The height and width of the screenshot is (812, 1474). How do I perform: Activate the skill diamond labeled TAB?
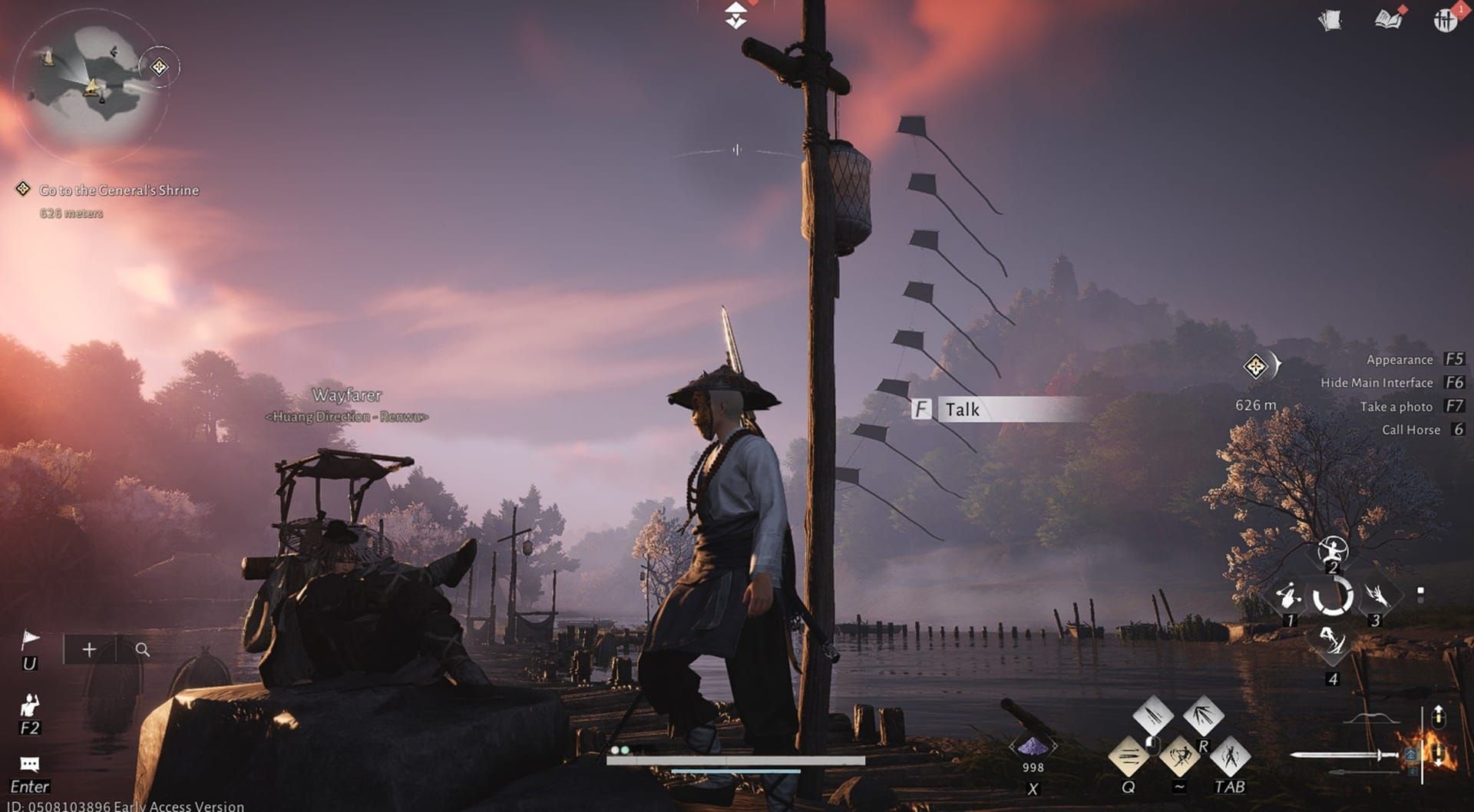click(x=1229, y=757)
